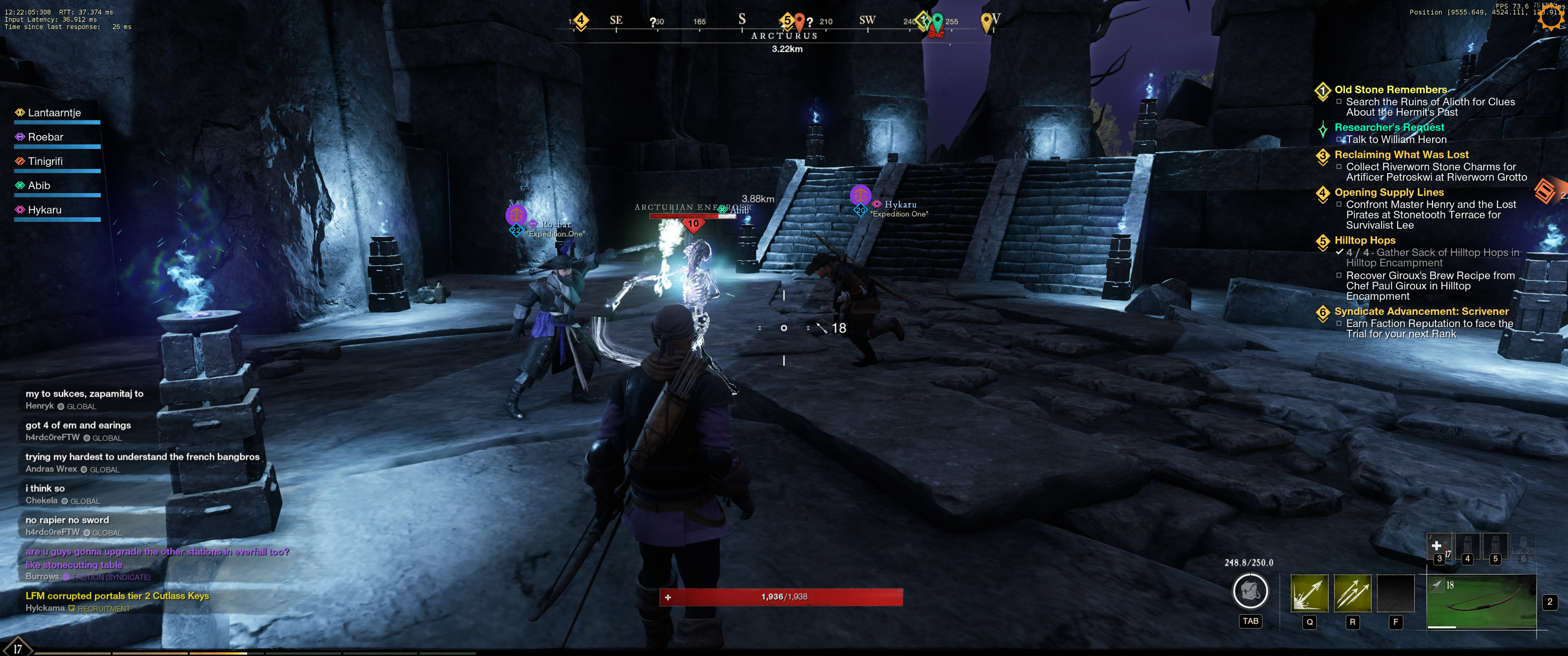Open Reclaiming What Was Lost quest

point(1401,154)
